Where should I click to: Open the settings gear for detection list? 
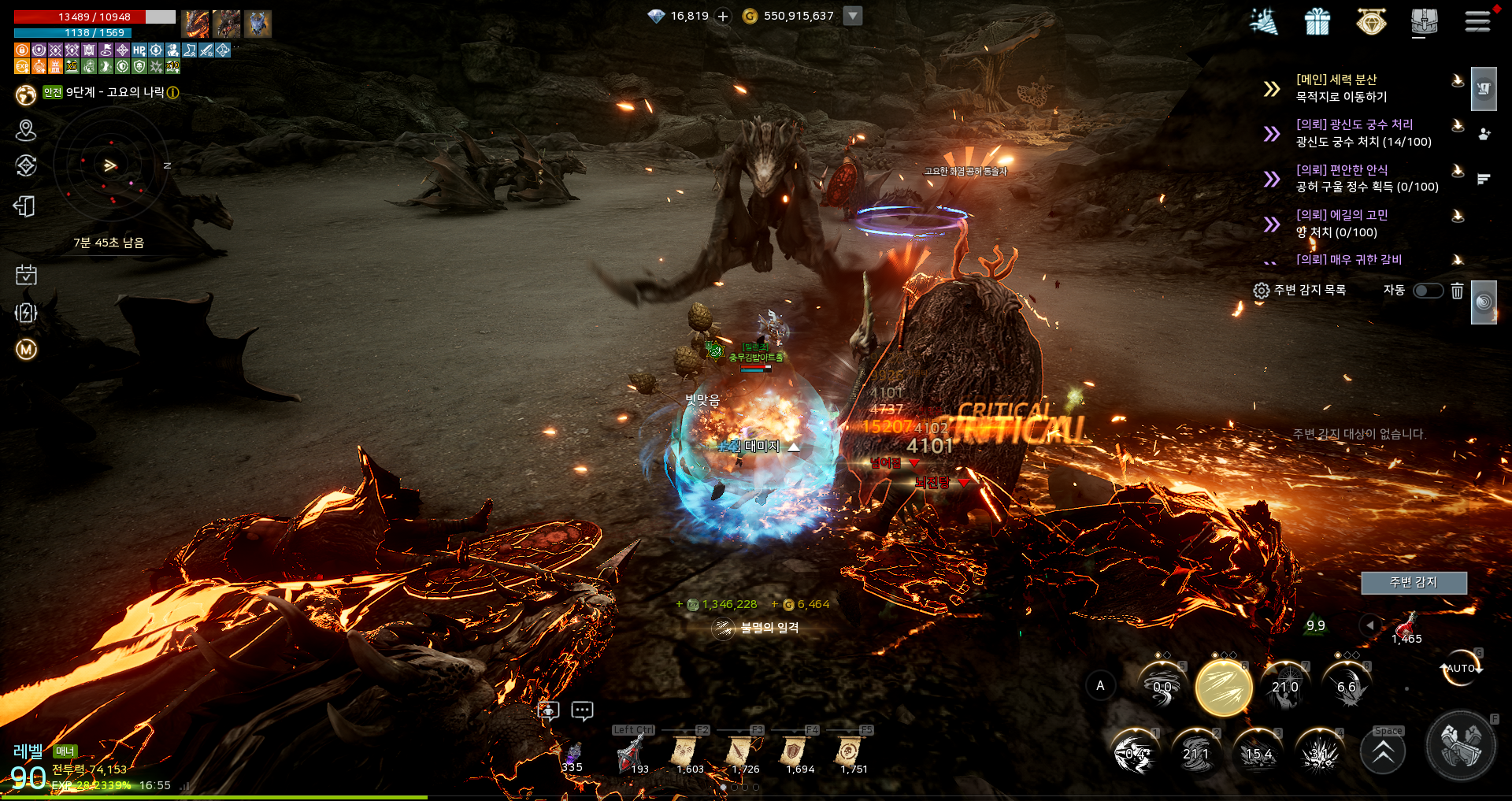[x=1262, y=291]
